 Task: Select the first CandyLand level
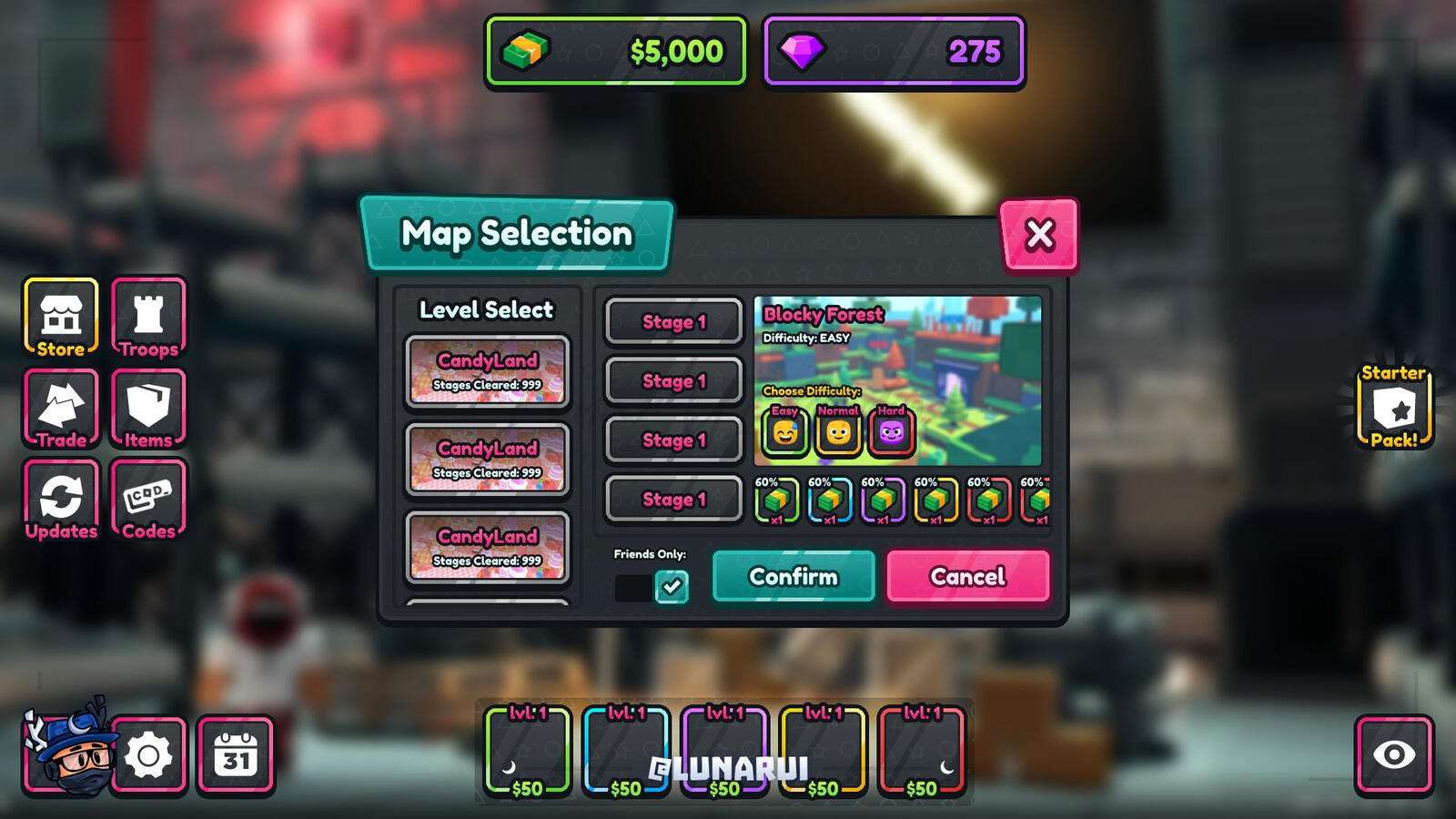pyautogui.click(x=488, y=370)
